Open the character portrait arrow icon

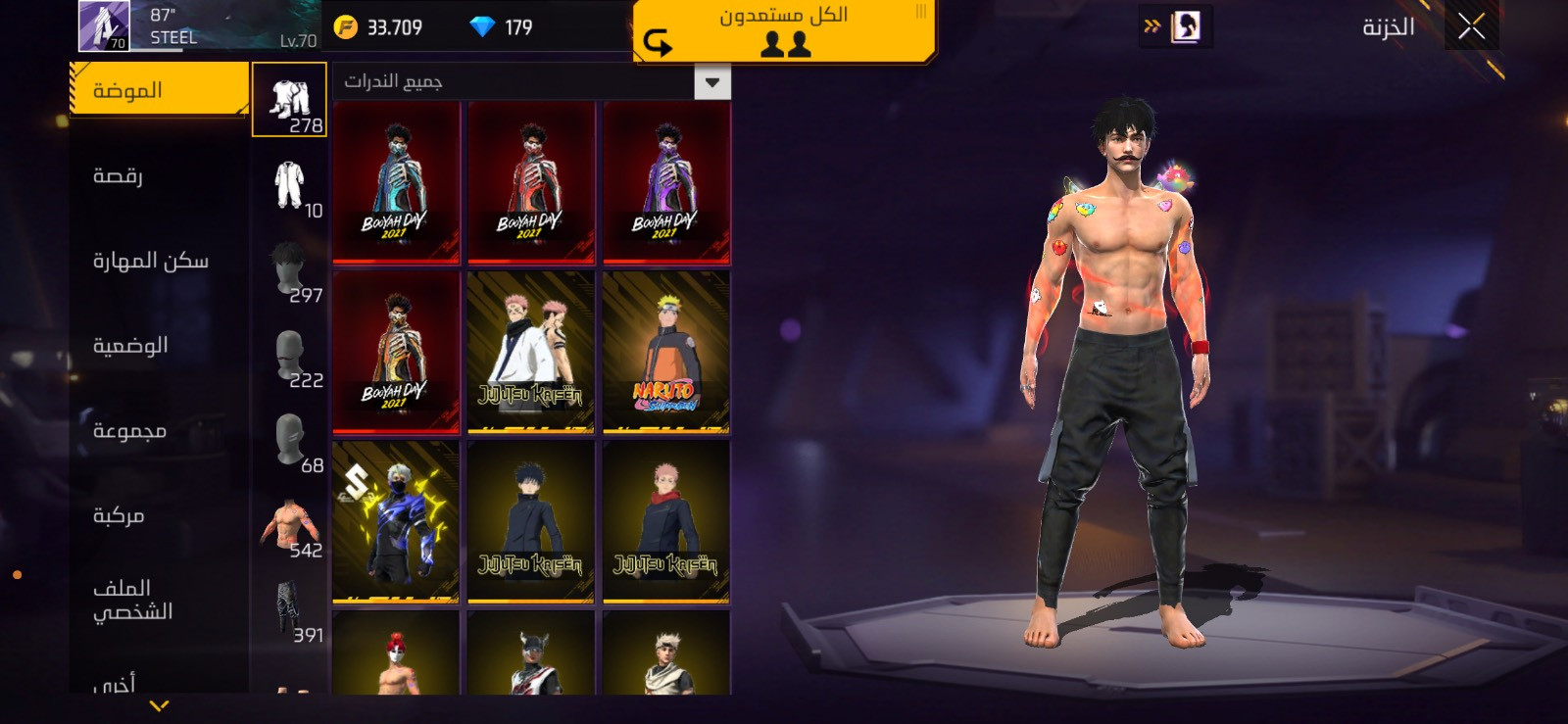1175,26
